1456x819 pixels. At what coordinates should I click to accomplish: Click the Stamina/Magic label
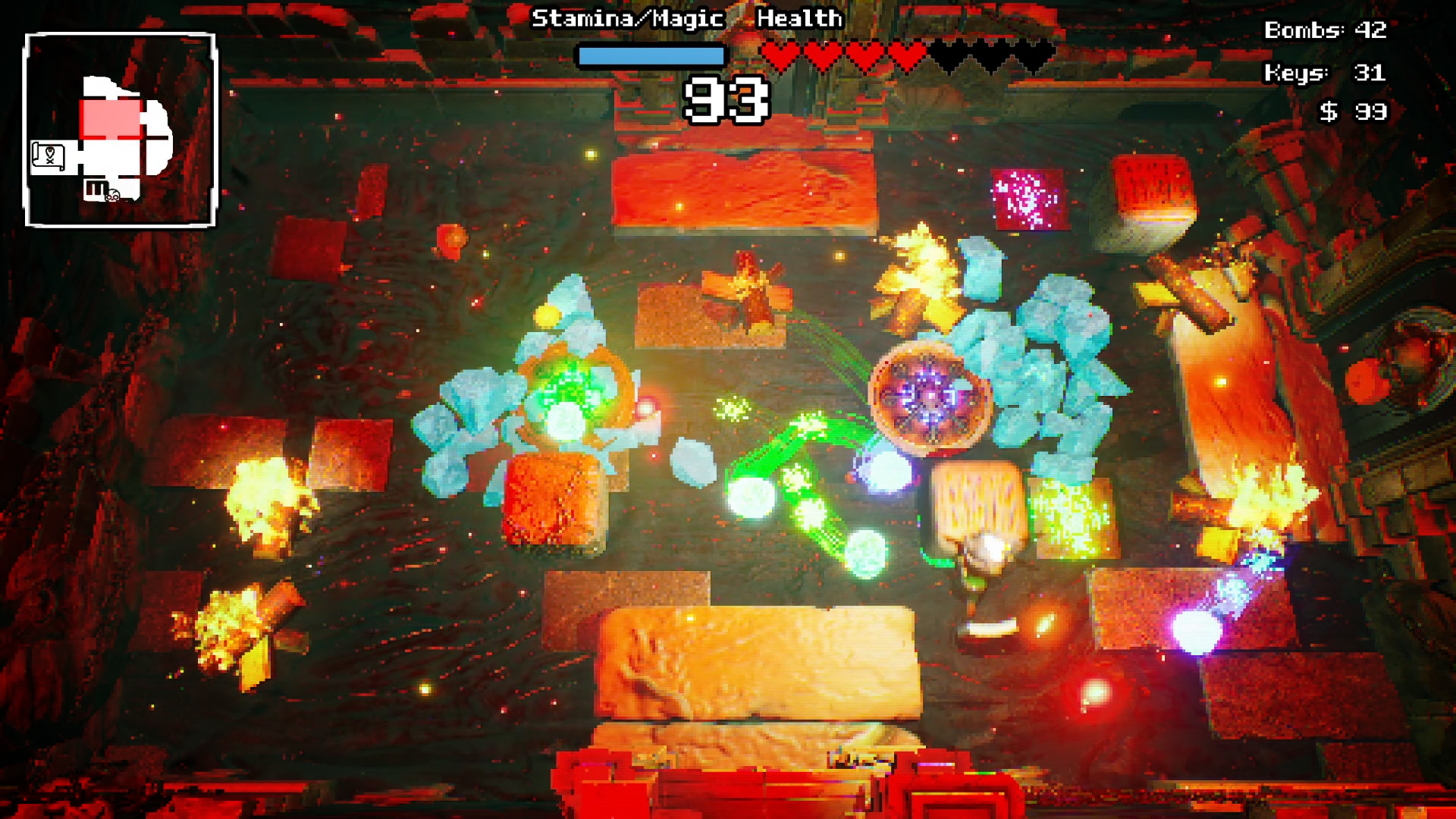click(629, 18)
